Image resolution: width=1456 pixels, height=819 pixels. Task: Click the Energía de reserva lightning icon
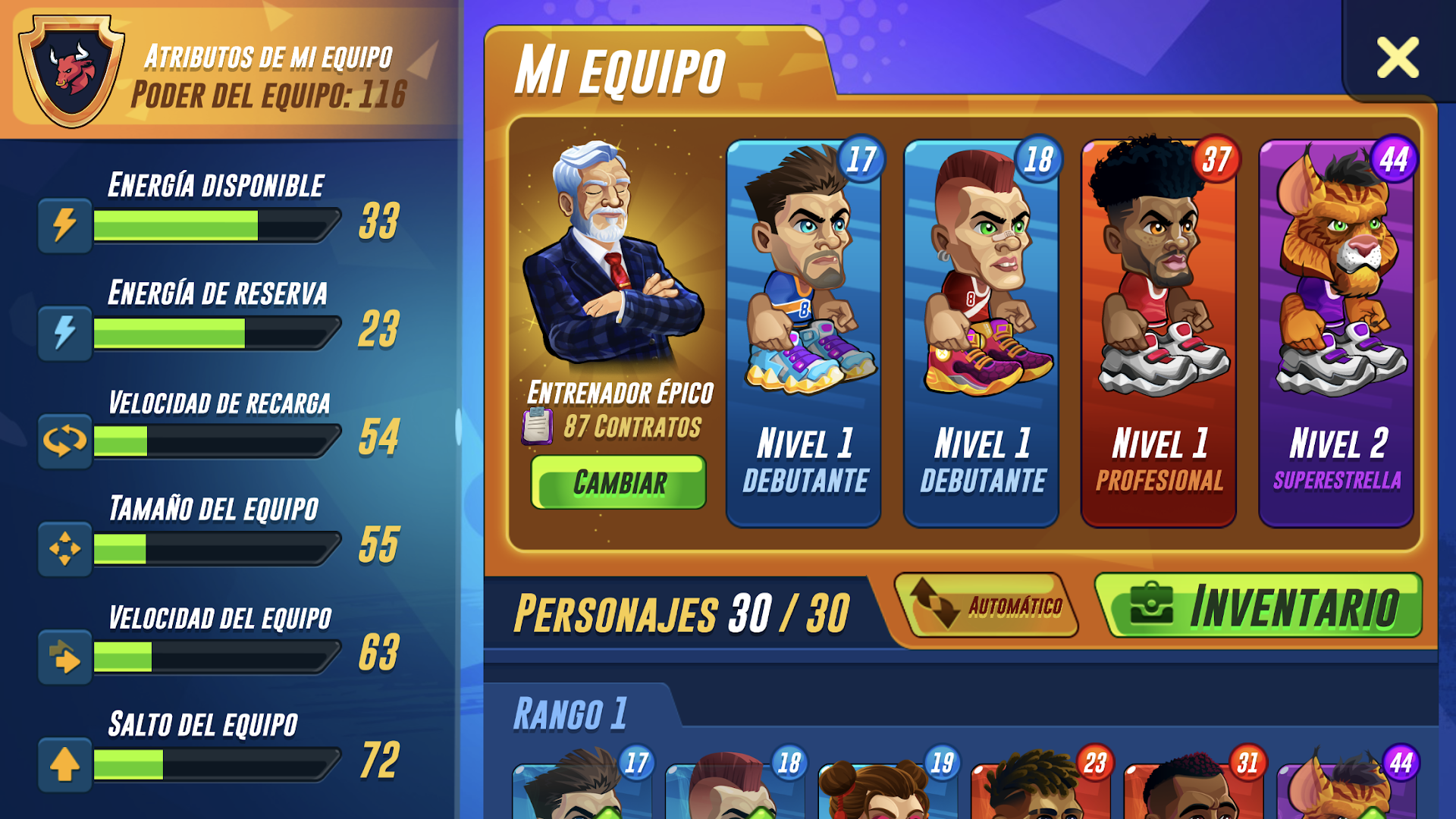pyautogui.click(x=64, y=333)
